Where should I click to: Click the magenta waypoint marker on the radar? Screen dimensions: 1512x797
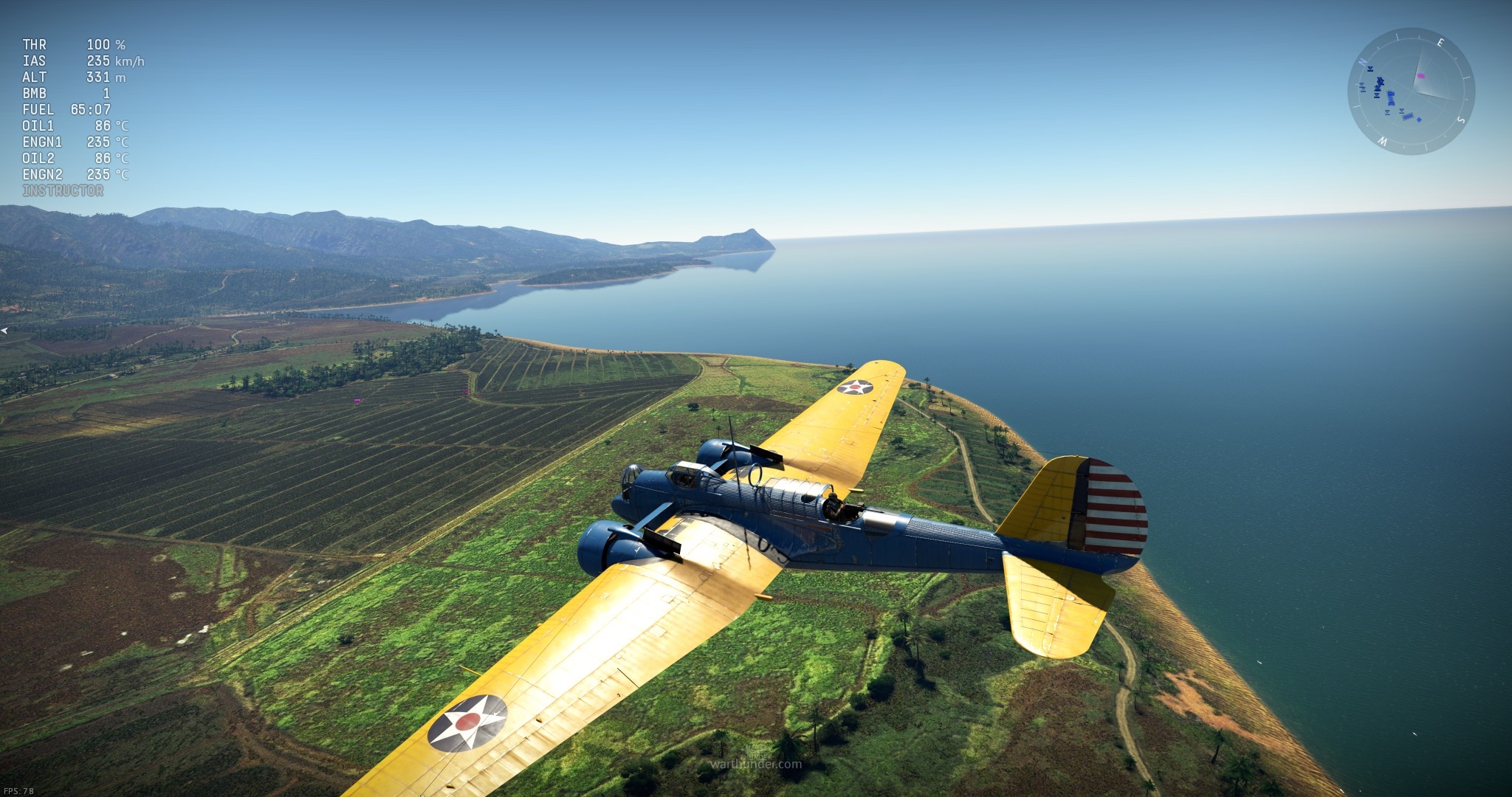(1421, 75)
